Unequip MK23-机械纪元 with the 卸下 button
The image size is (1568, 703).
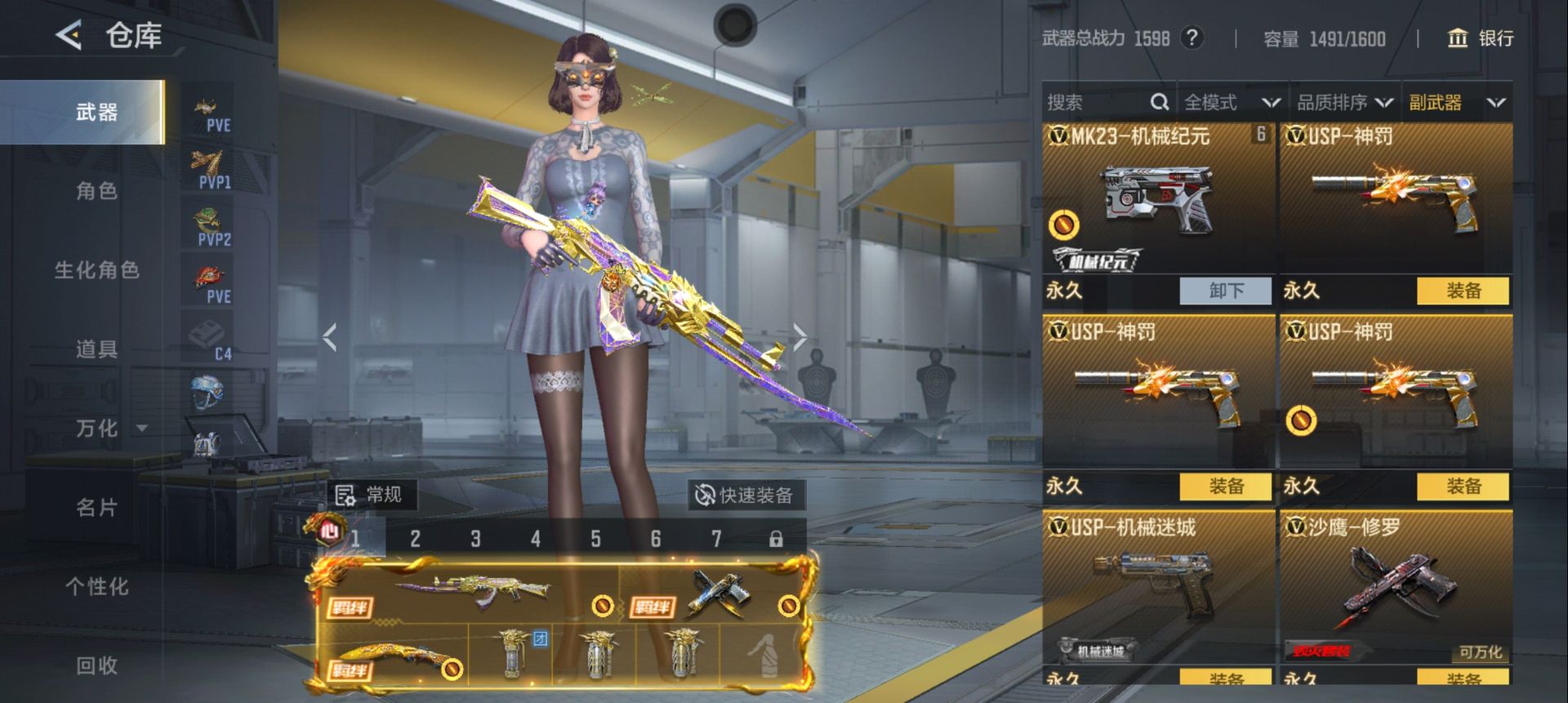point(1225,291)
